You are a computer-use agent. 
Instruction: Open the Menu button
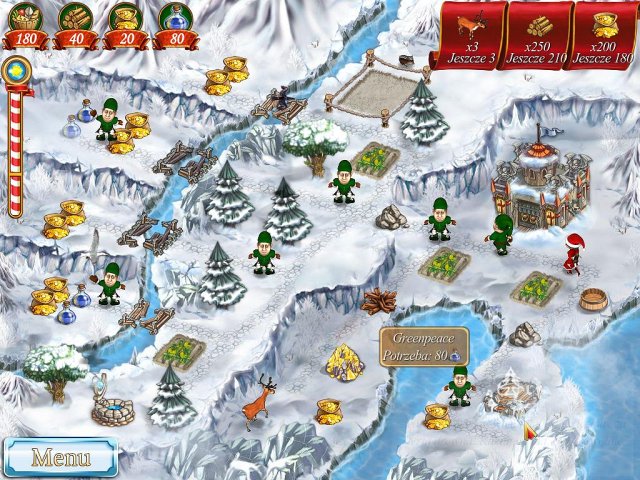click(60, 457)
